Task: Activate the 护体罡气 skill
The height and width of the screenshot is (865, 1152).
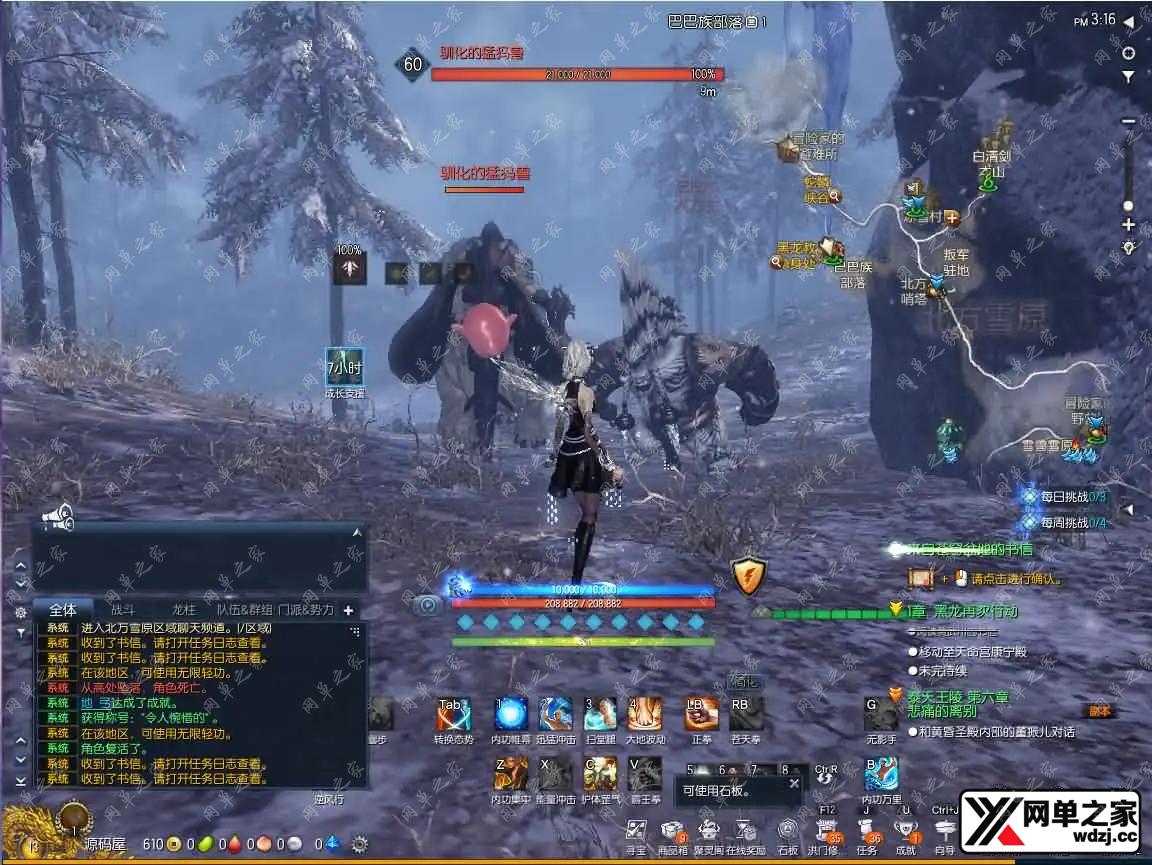Action: click(600, 772)
